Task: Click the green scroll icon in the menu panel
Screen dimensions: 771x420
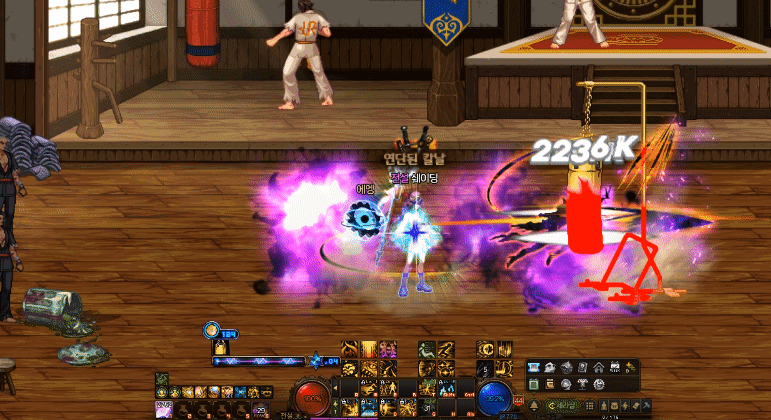Action: coord(534,384)
